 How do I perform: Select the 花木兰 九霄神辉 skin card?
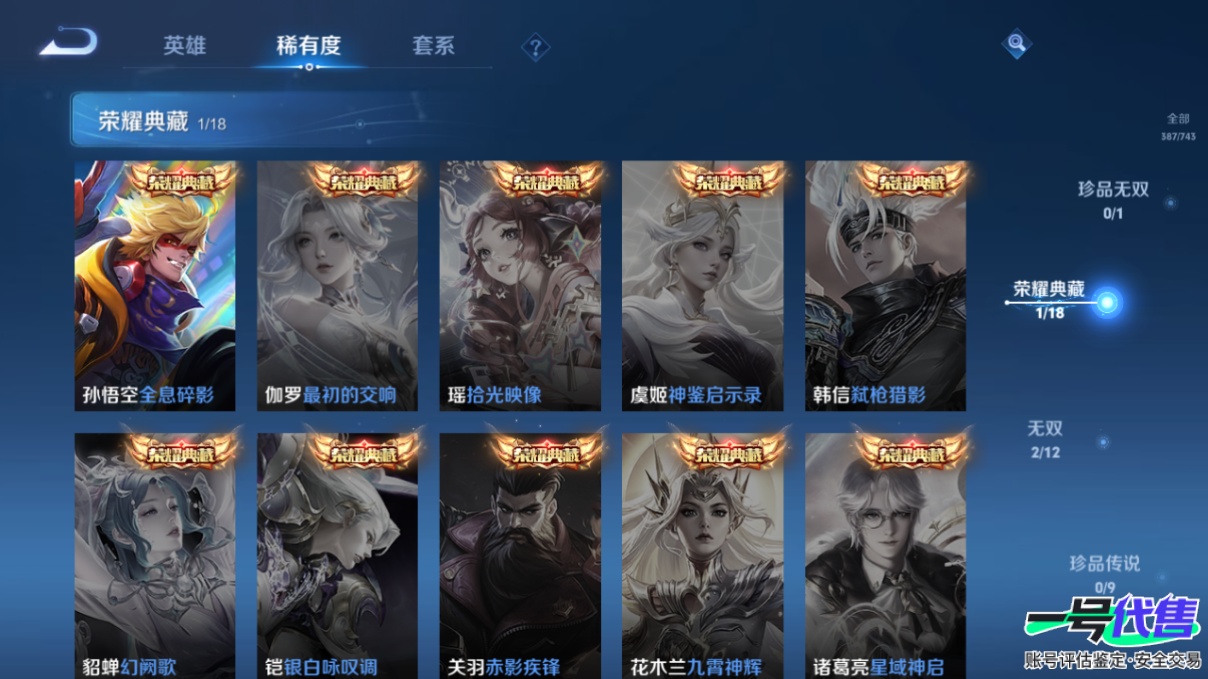point(703,556)
